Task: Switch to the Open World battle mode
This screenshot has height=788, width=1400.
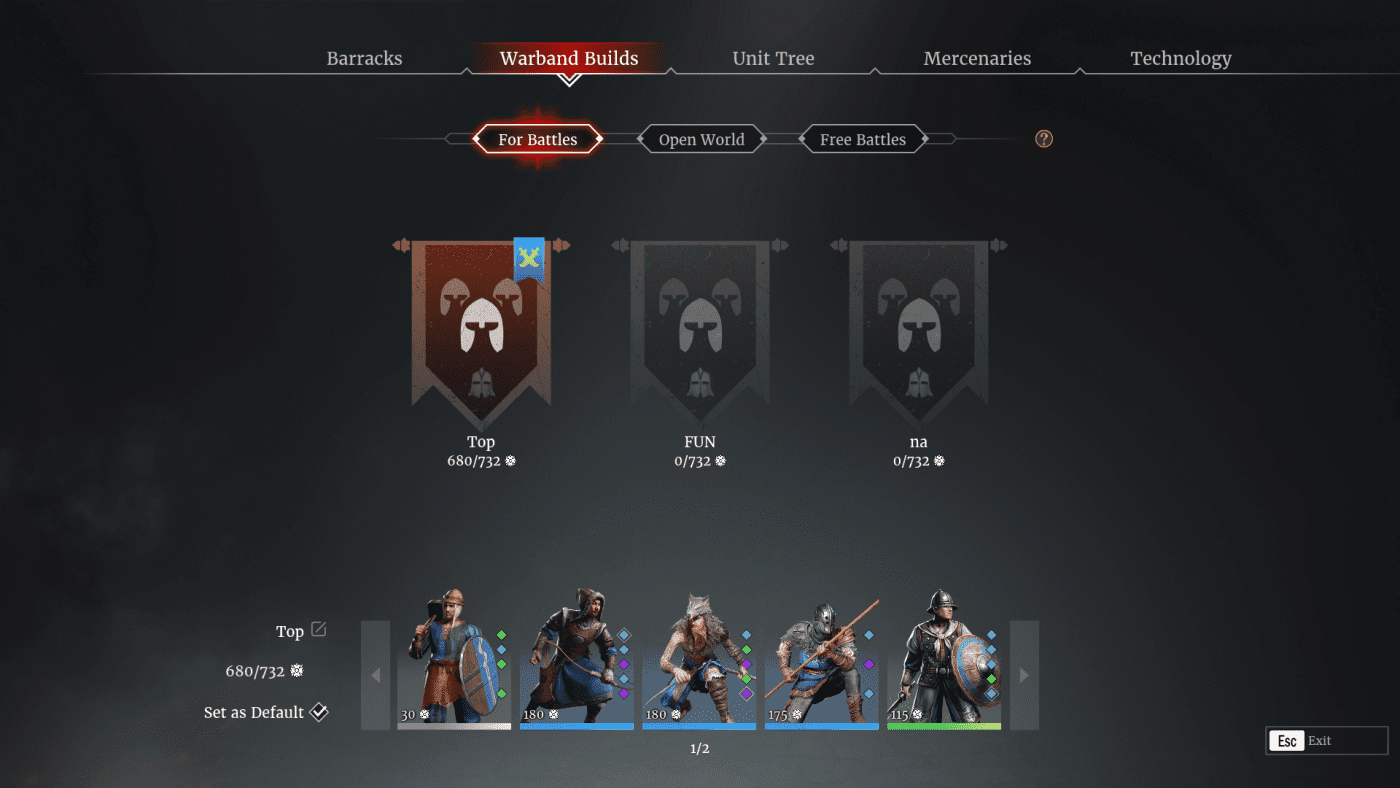Action: (701, 138)
